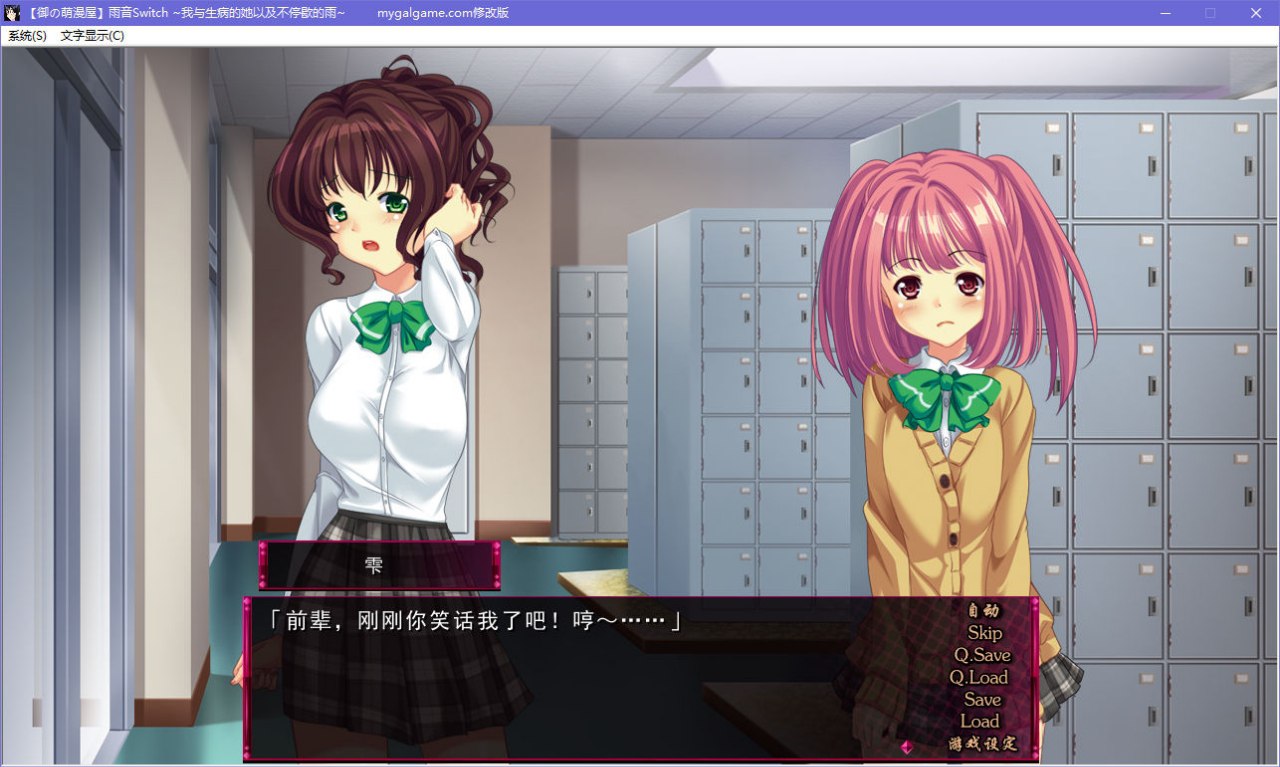
Task: Maximize the game window
Action: click(x=1209, y=13)
